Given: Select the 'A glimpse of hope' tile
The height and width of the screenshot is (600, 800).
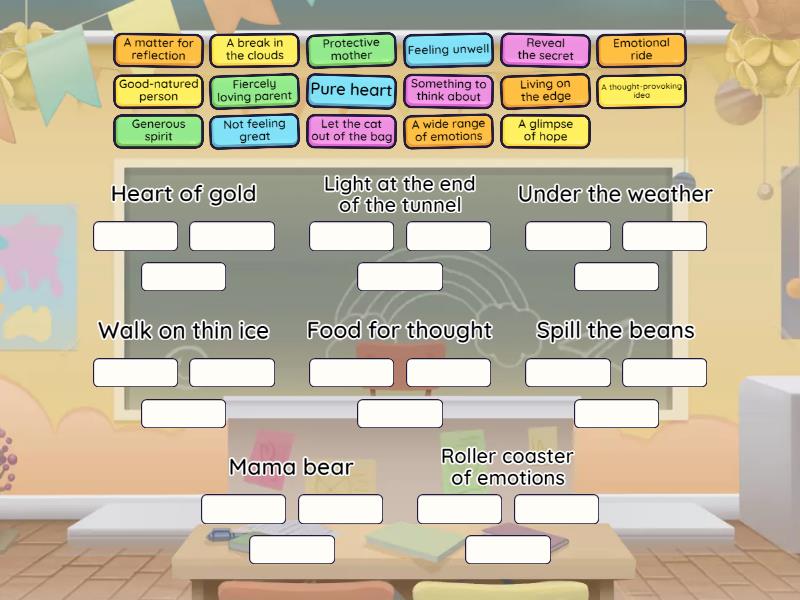Looking at the screenshot, I should click(x=545, y=131).
